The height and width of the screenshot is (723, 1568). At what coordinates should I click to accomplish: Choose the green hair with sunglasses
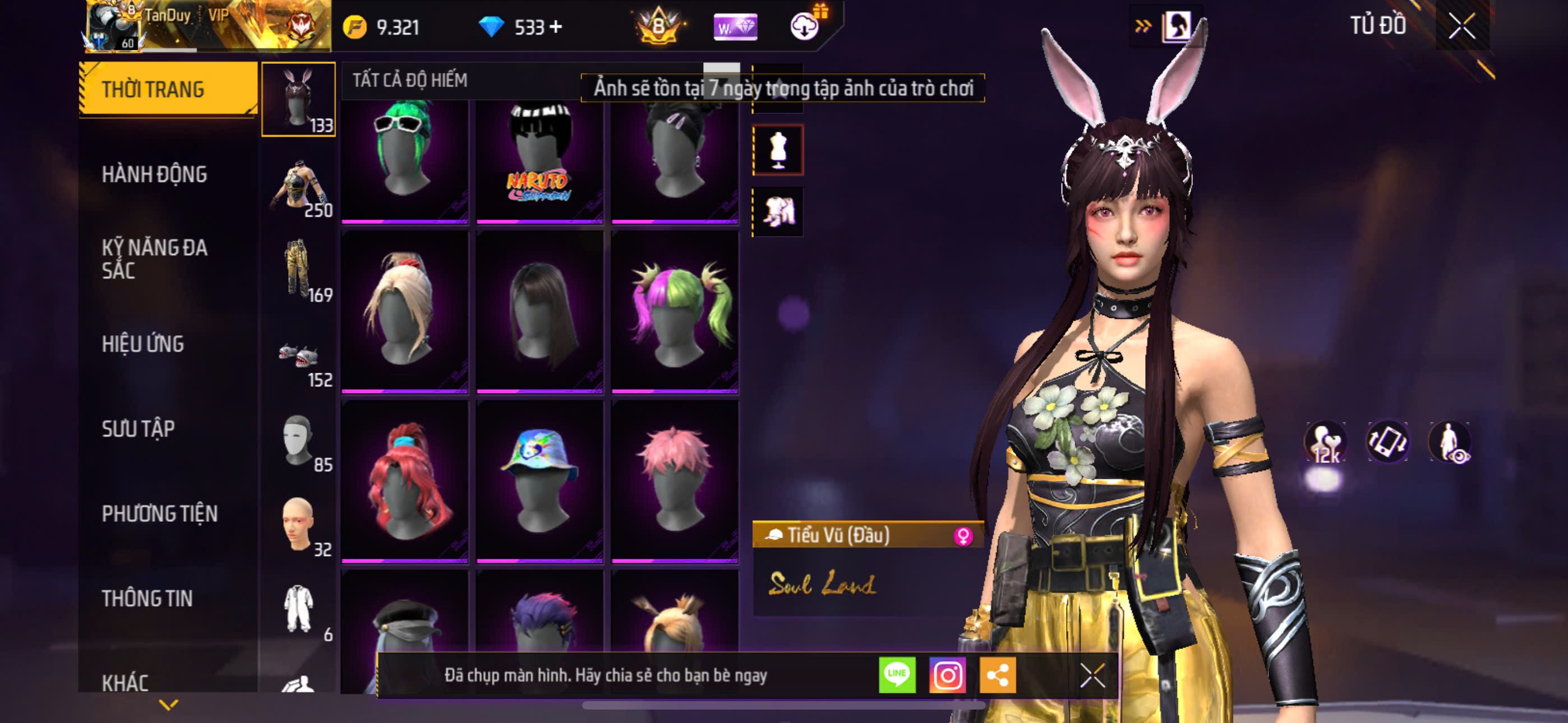point(405,157)
